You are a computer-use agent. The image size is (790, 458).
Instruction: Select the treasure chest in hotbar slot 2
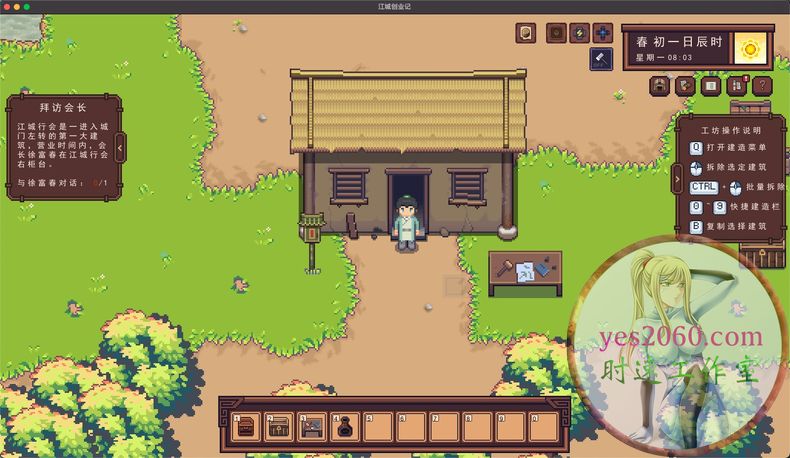(x=279, y=426)
